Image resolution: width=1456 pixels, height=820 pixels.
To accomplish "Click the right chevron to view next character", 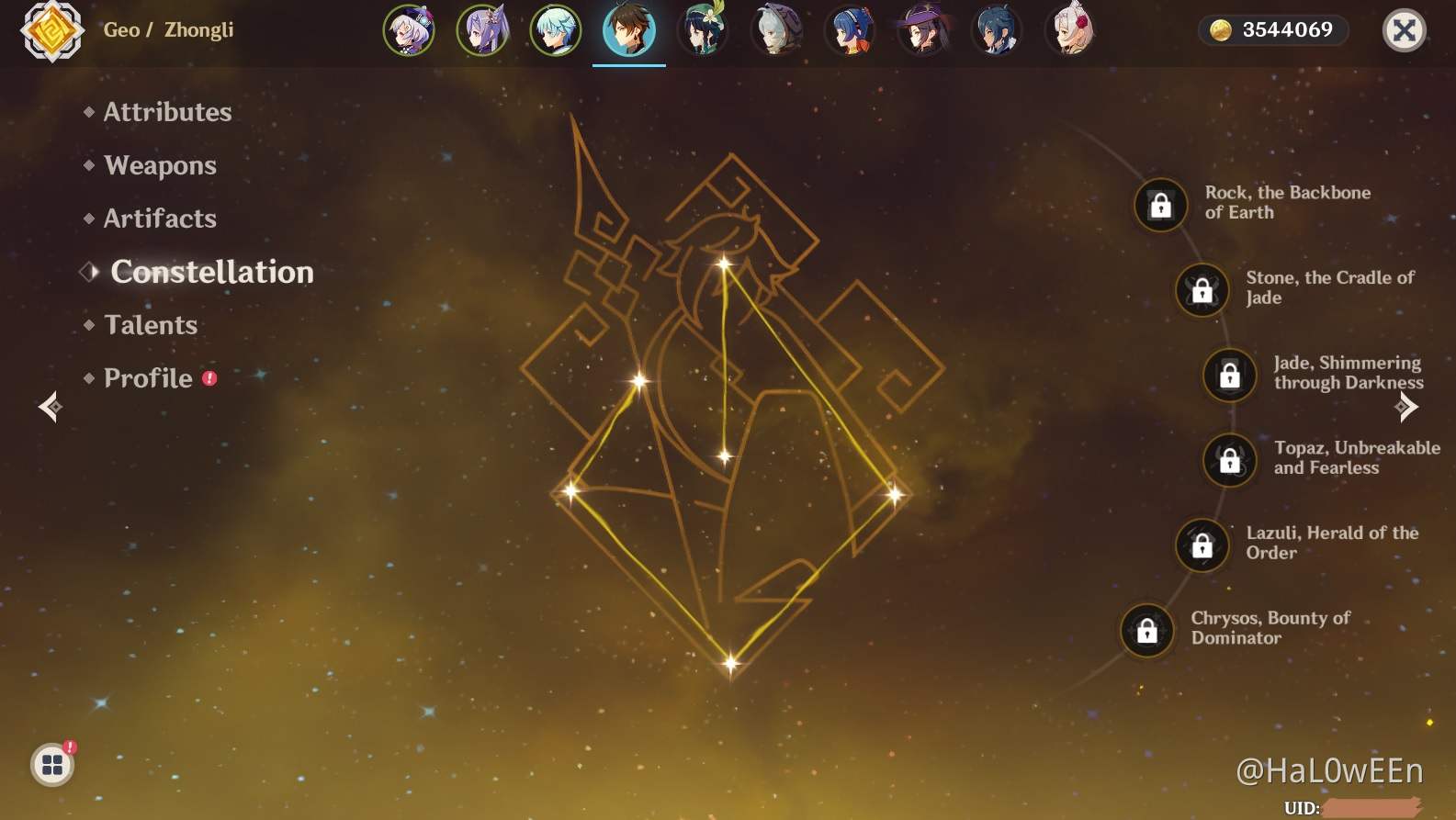I will [1406, 407].
